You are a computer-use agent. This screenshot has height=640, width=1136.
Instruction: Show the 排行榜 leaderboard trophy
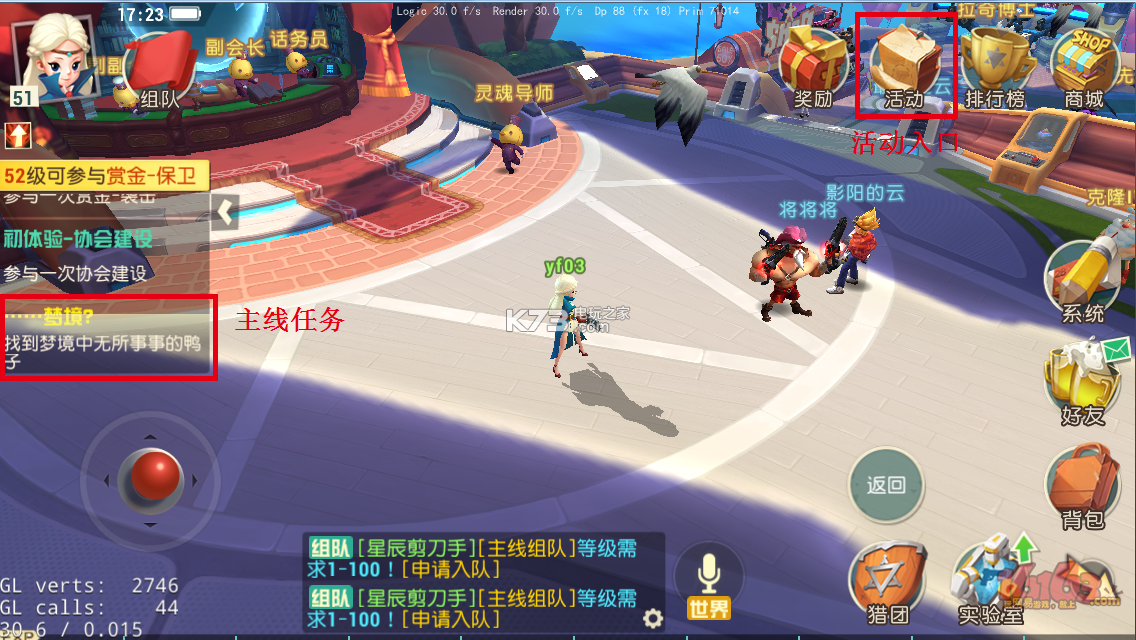pos(996,66)
